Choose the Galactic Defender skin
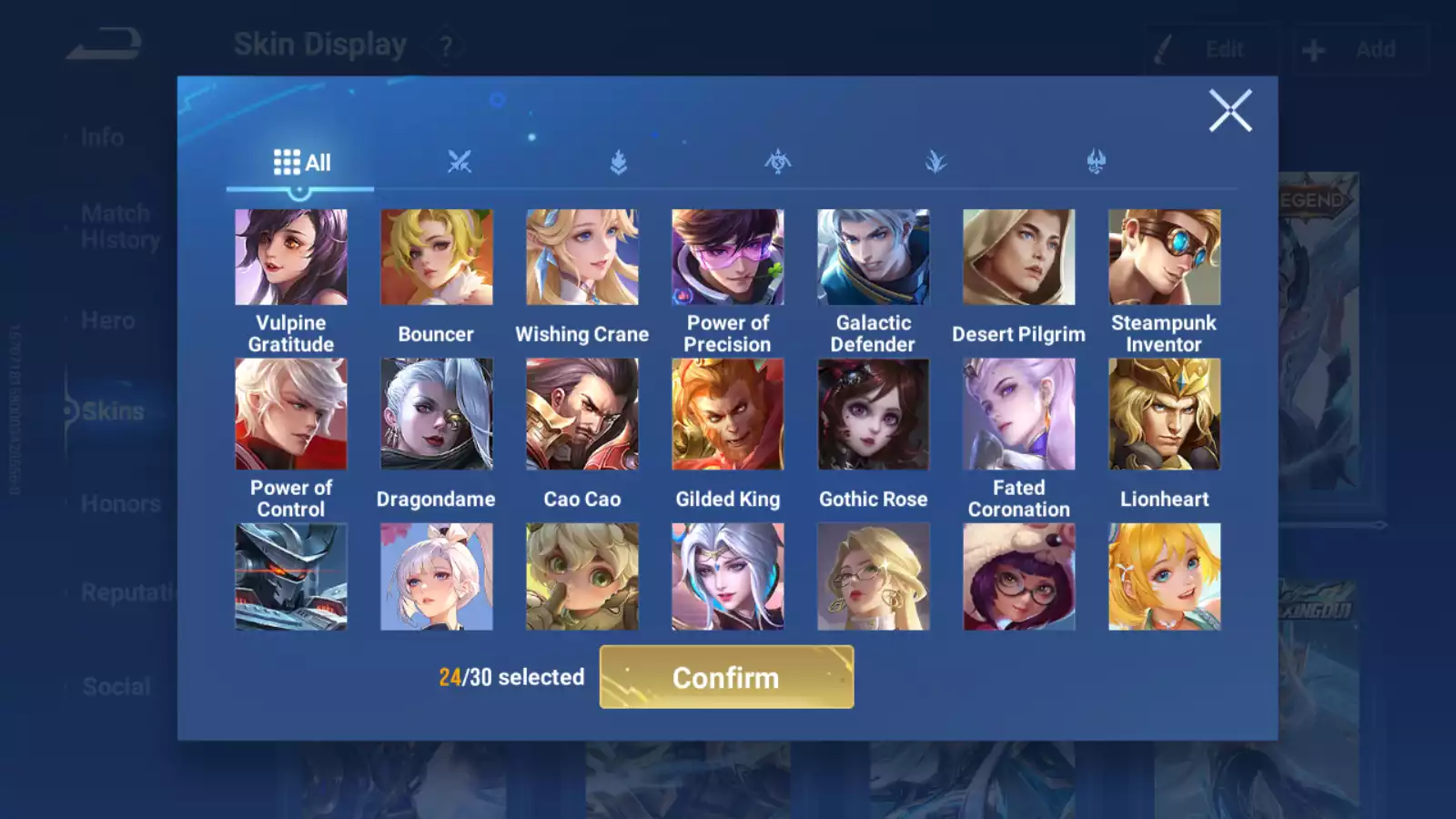 874,258
